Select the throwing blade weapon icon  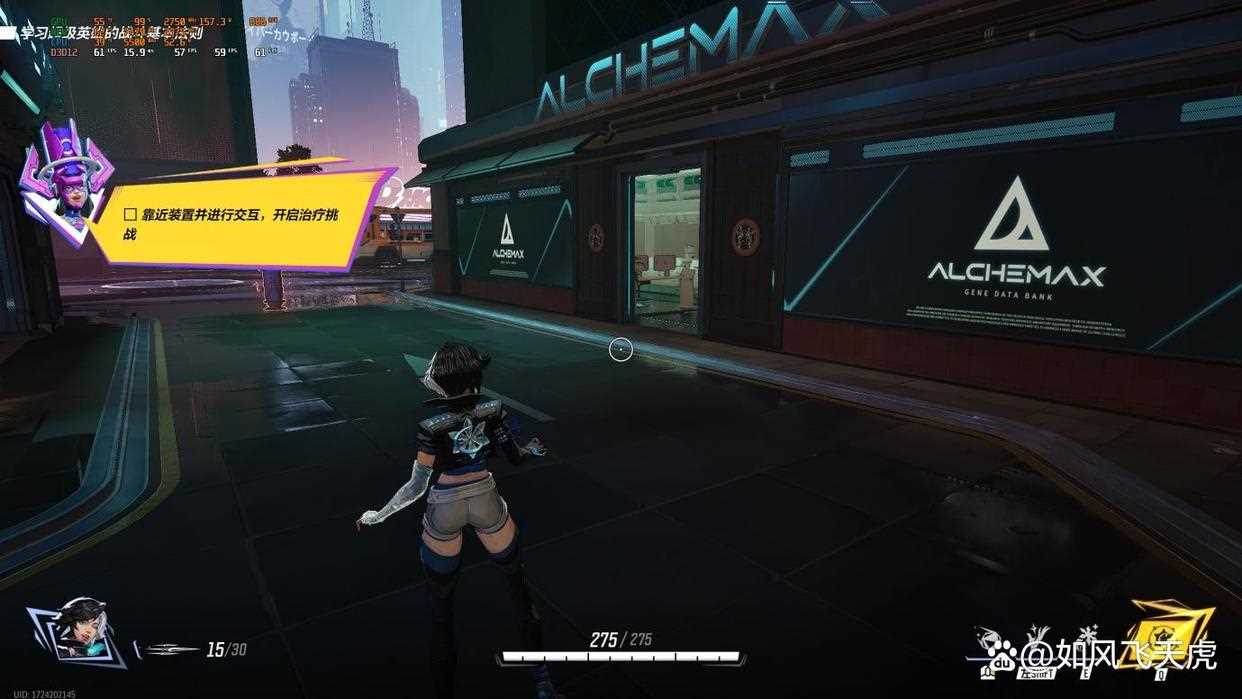click(170, 650)
